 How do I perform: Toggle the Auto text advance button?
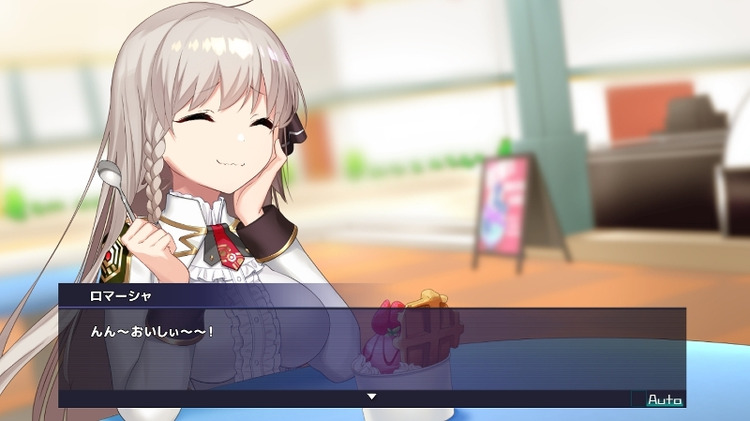coord(664,400)
